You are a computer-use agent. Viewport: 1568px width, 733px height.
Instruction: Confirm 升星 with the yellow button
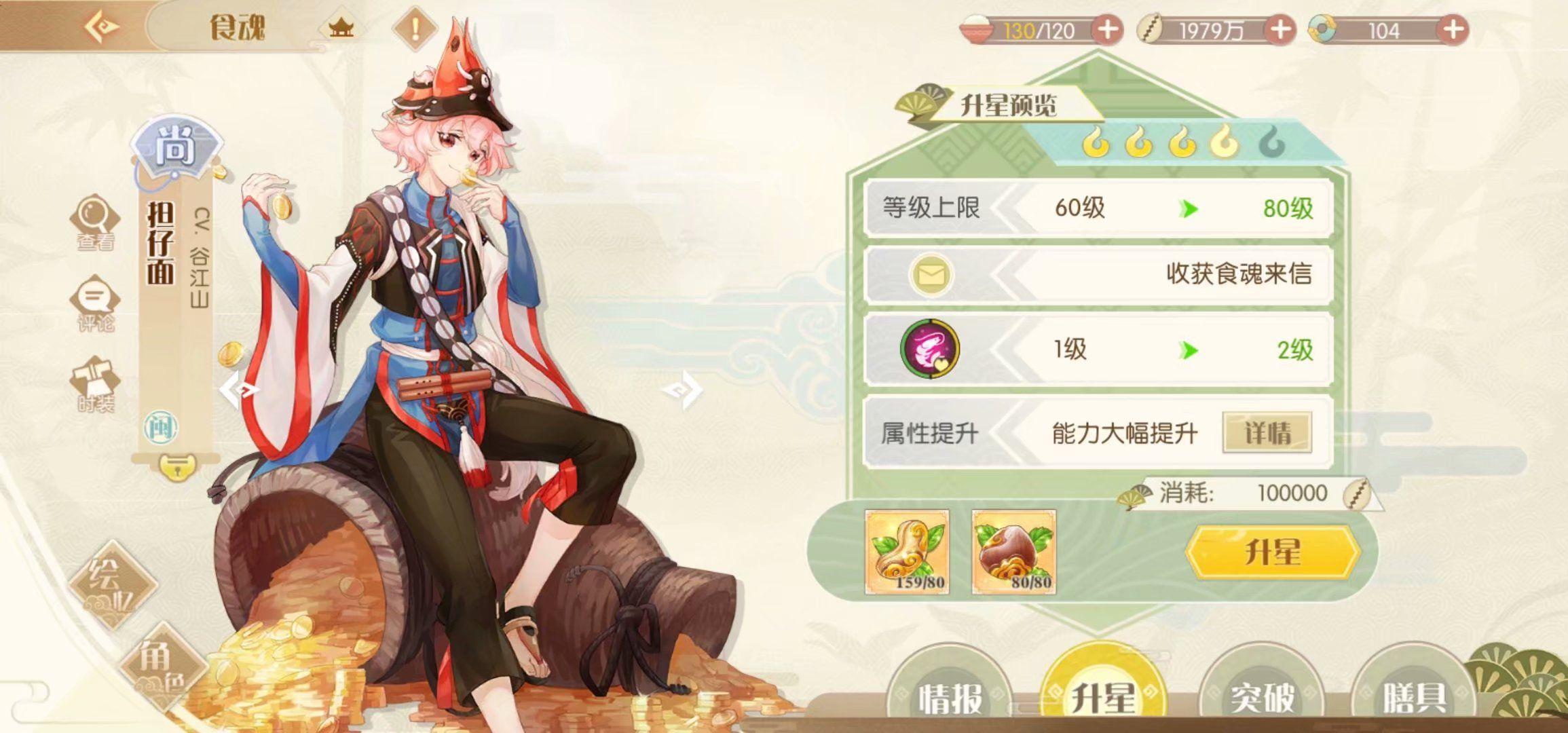1272,552
